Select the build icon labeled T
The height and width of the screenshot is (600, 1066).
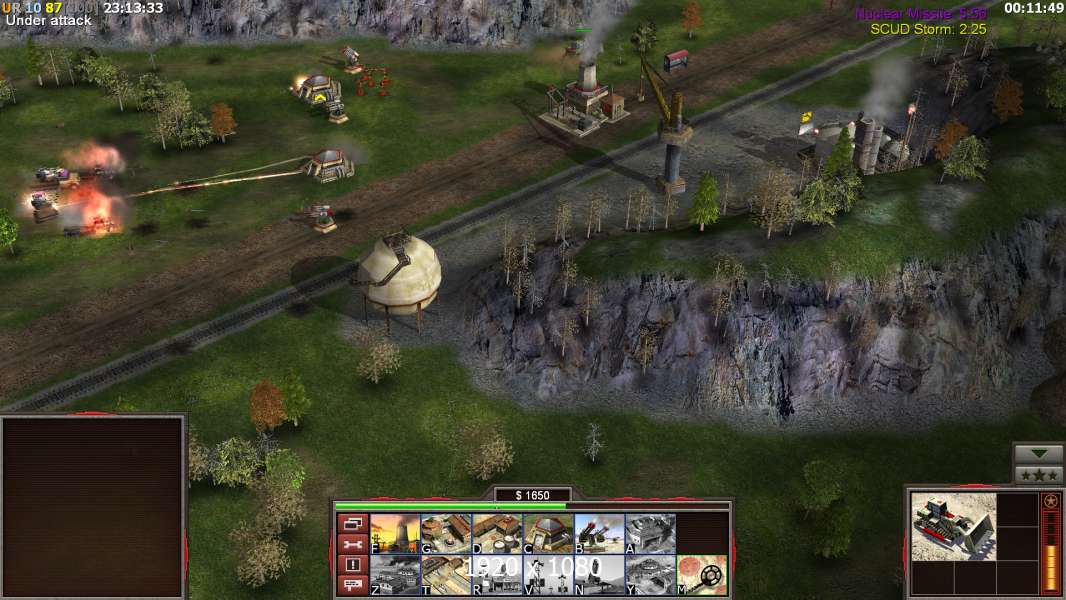point(446,574)
